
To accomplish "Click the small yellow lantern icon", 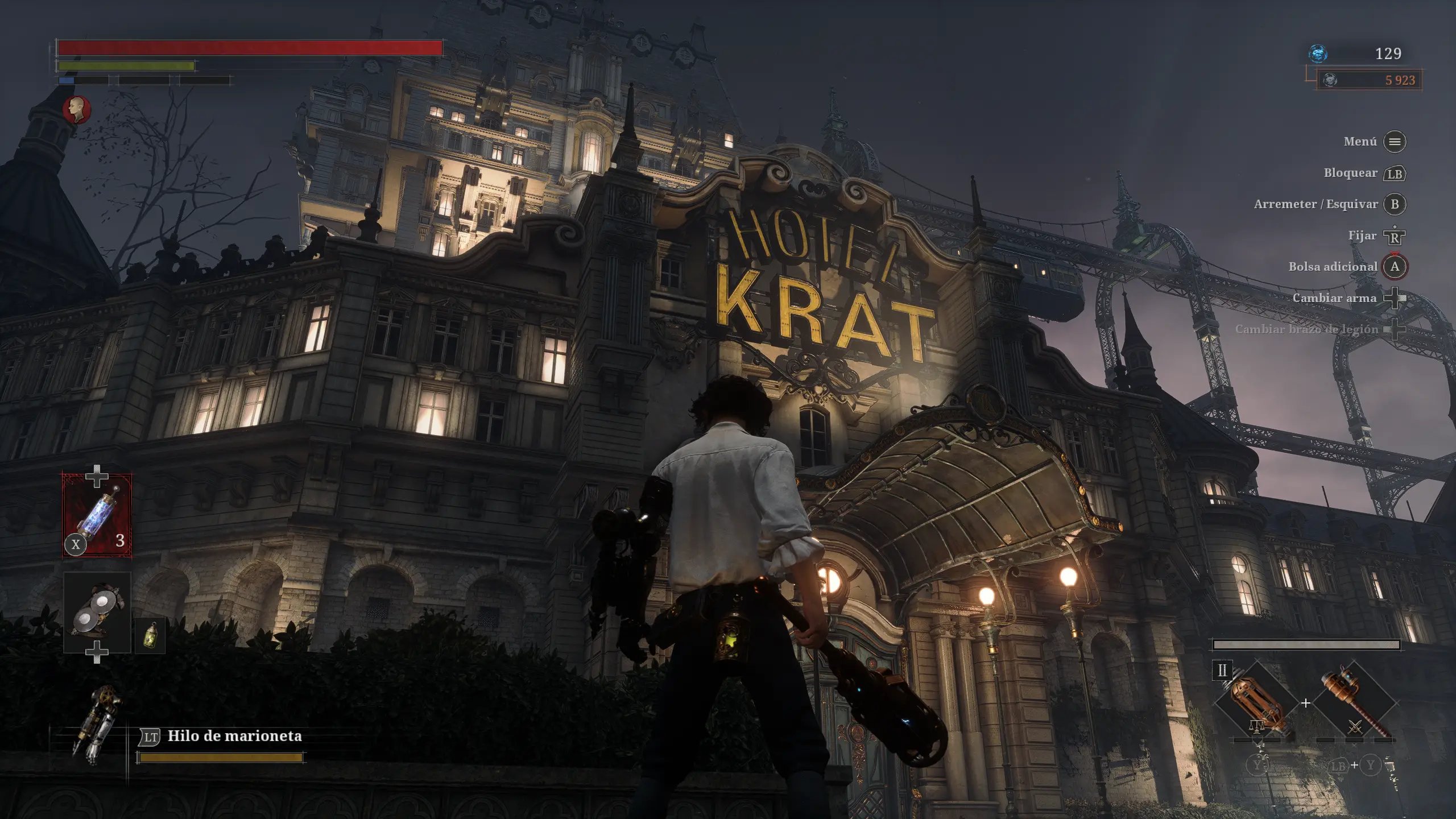I will coord(150,635).
